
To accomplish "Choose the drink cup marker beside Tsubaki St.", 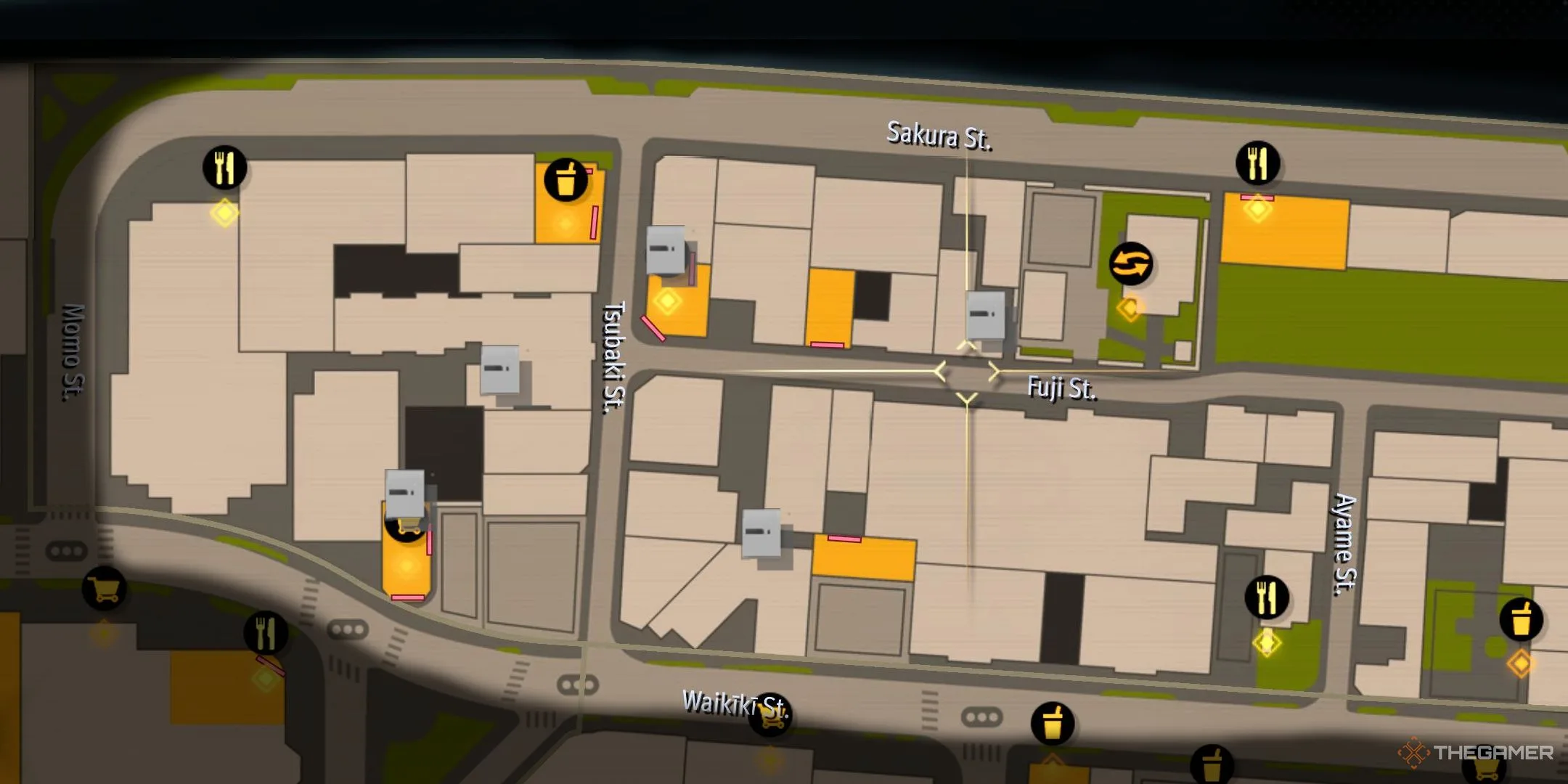I will [565, 179].
